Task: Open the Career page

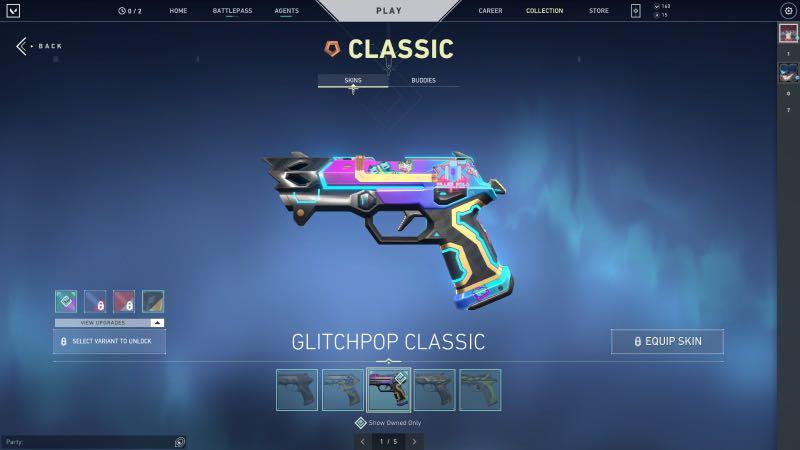Action: [x=490, y=11]
